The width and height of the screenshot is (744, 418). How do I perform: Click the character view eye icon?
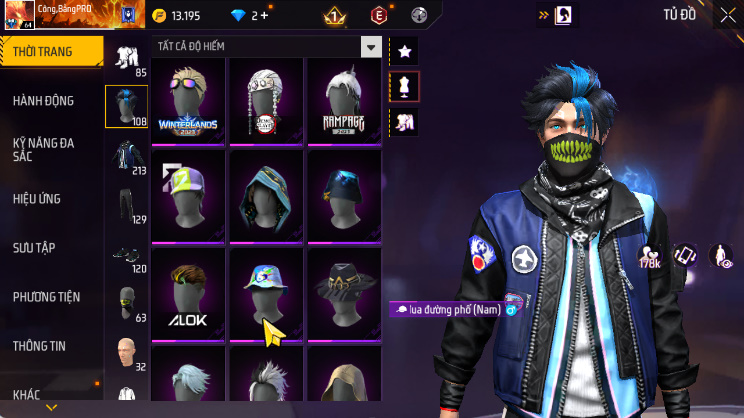[x=720, y=256]
